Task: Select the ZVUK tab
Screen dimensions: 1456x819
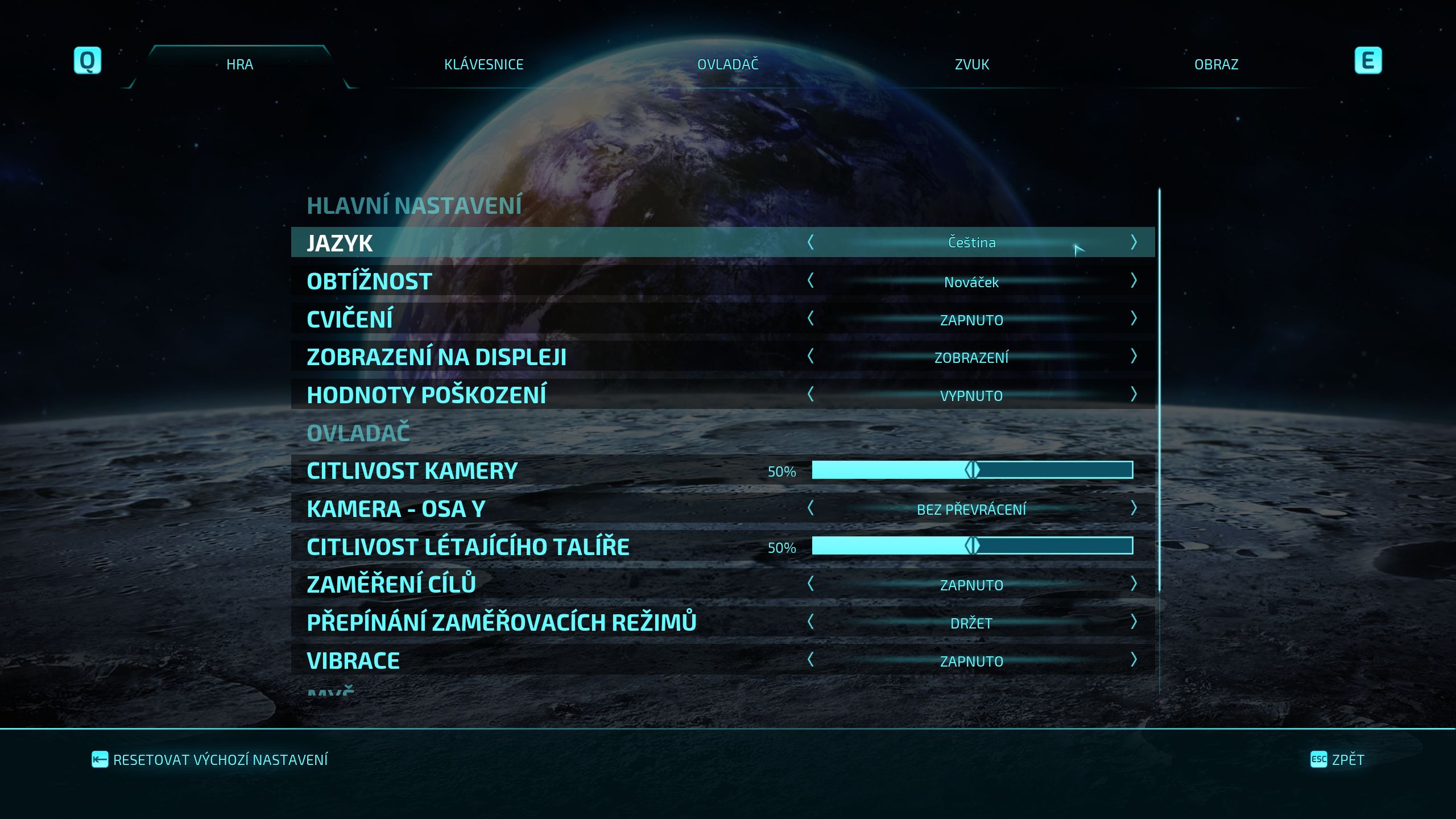Action: 971,64
